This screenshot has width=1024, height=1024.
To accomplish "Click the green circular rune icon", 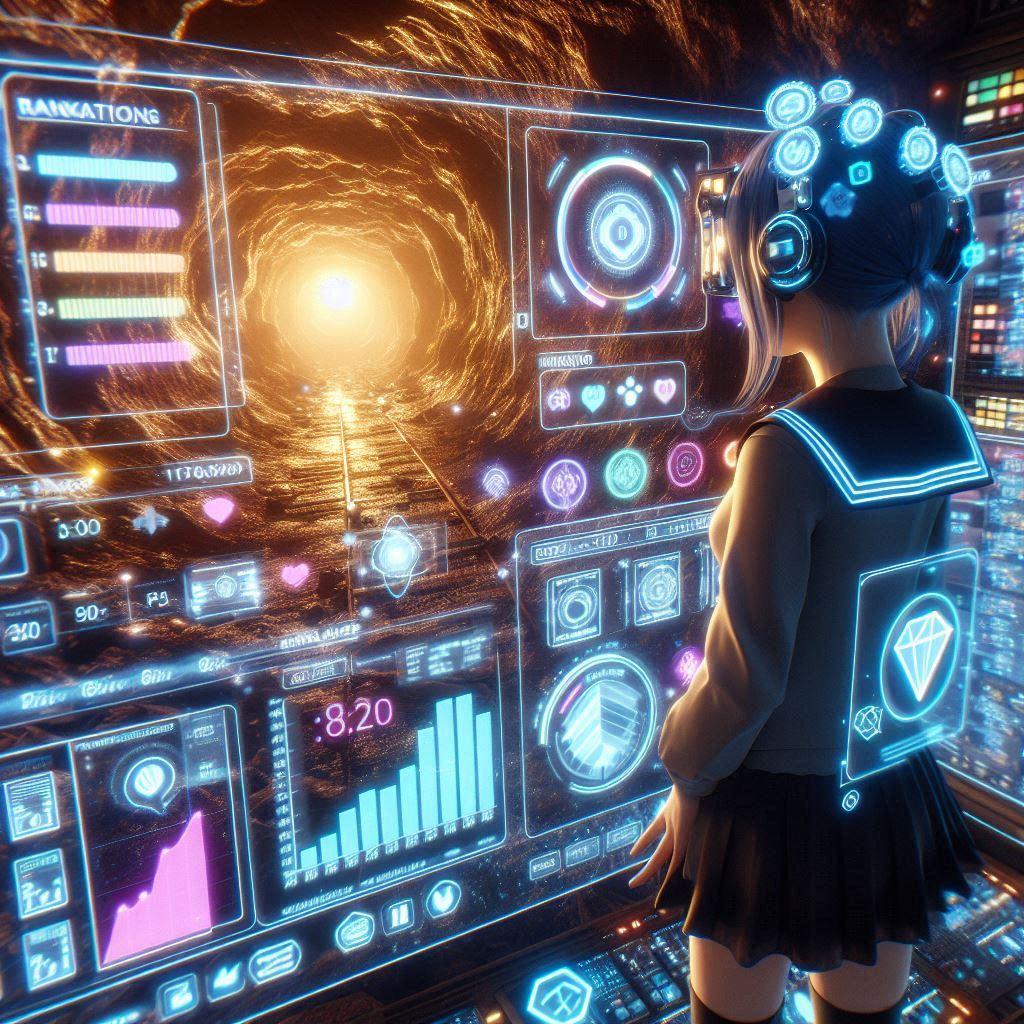I will (x=626, y=473).
